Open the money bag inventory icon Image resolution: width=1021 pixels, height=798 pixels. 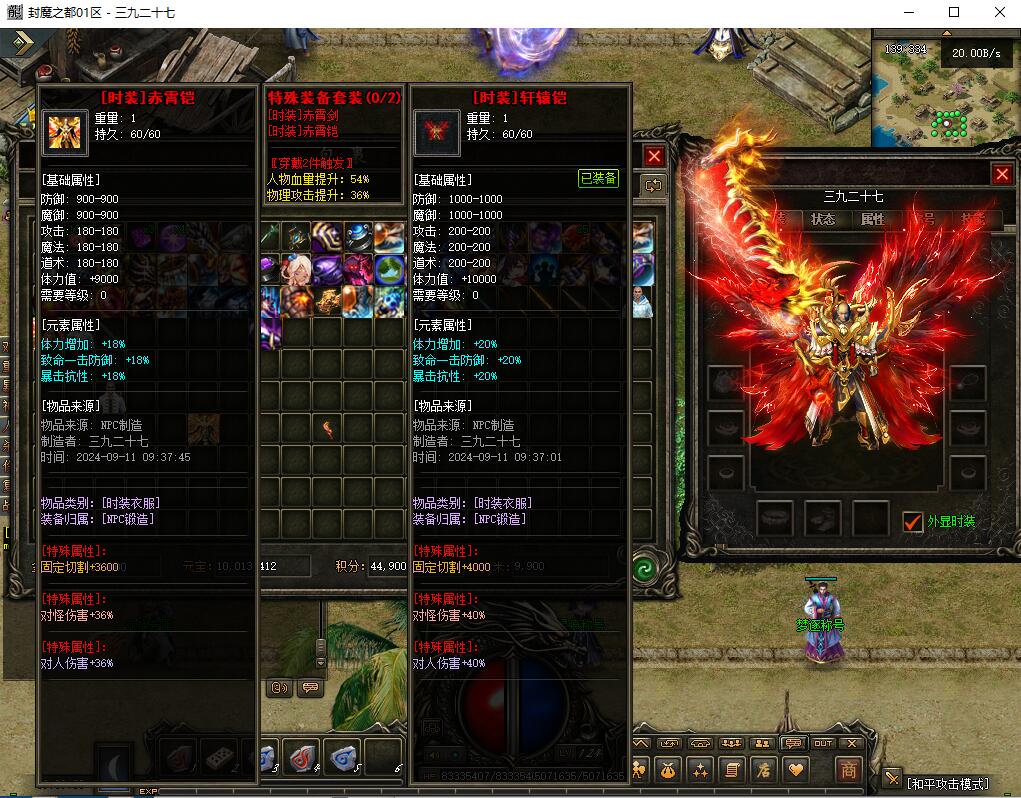click(668, 769)
